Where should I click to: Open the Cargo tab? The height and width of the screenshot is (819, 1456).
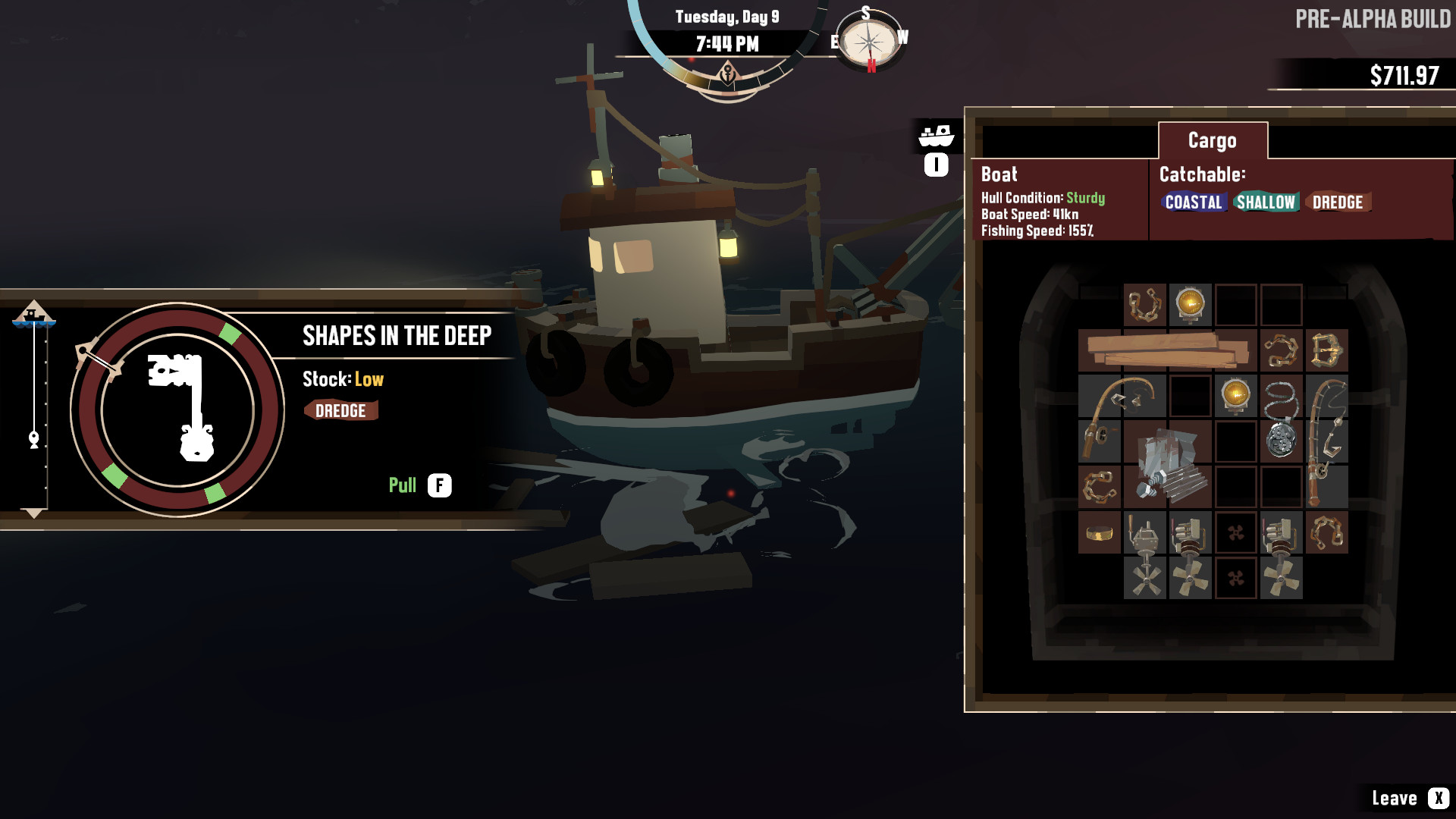(x=1211, y=140)
